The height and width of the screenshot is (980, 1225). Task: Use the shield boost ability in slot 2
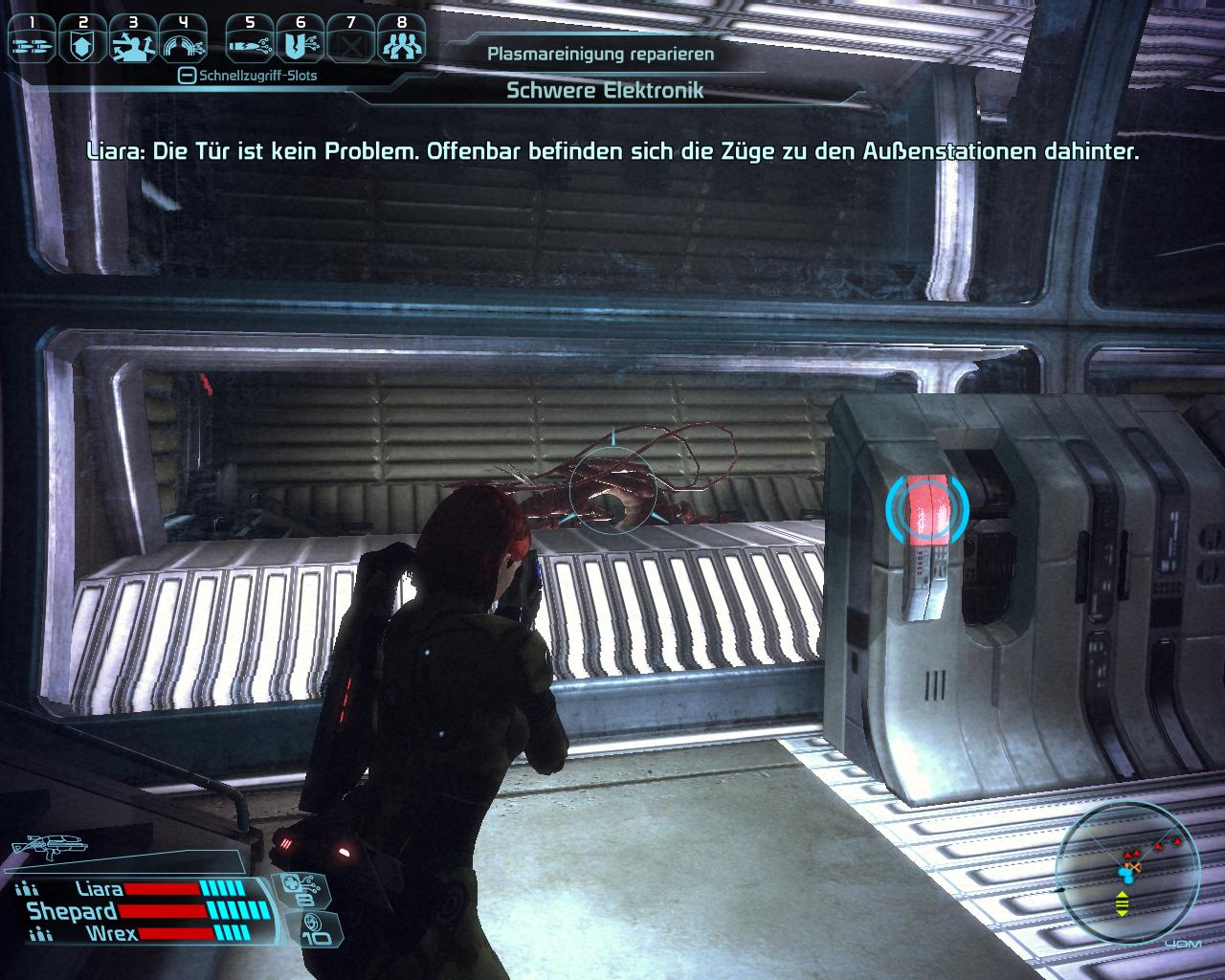click(82, 41)
